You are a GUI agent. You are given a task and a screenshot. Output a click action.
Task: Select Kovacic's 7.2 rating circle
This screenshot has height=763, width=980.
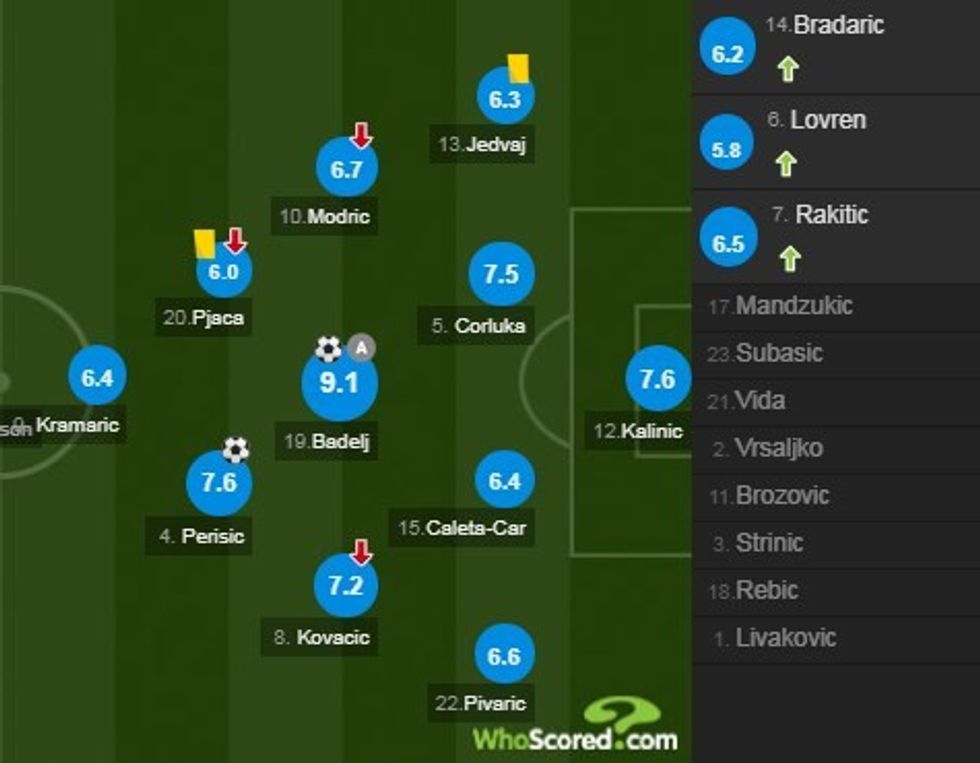coord(346,586)
